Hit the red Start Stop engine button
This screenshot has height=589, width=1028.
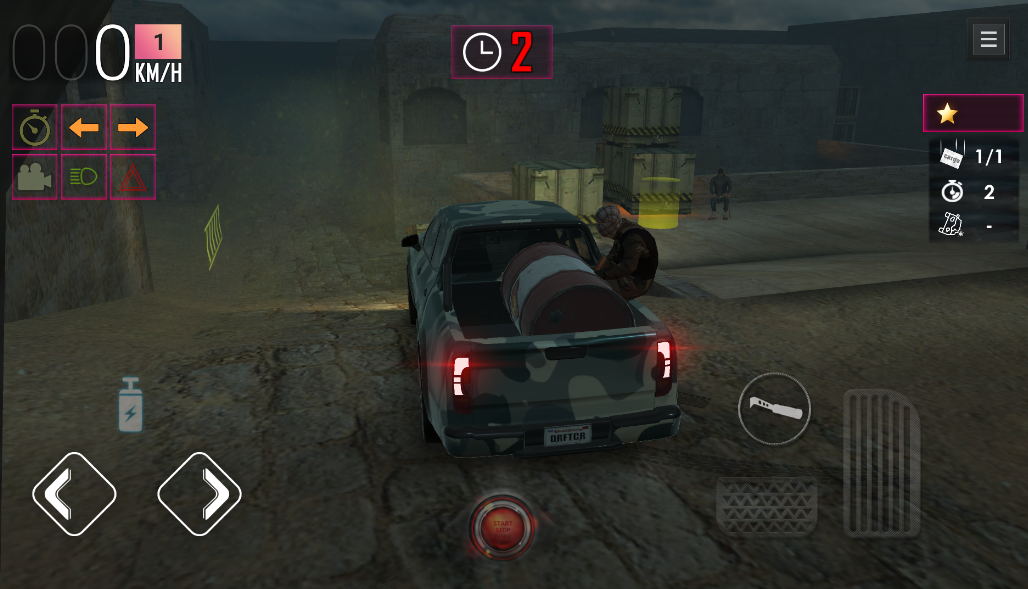[502, 525]
